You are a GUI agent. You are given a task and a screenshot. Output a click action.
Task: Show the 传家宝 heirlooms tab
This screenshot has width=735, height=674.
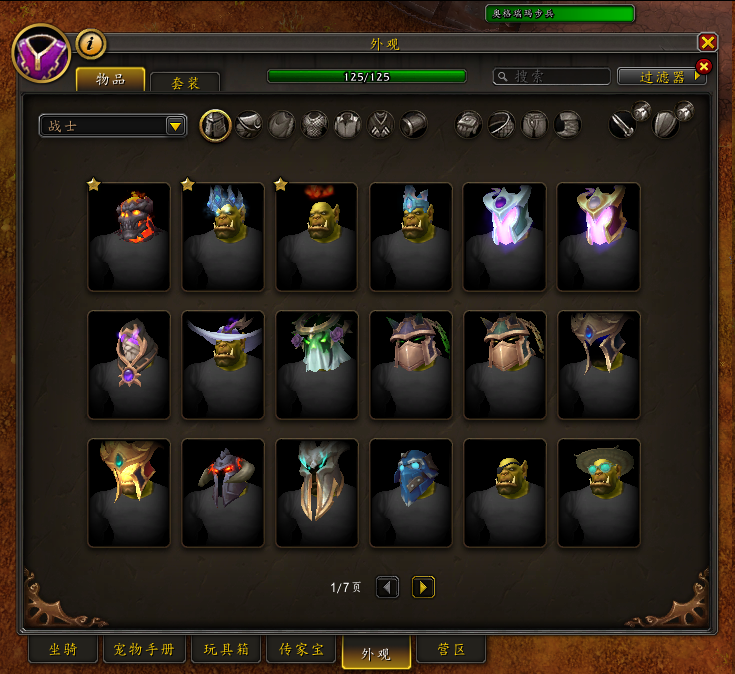(300, 651)
